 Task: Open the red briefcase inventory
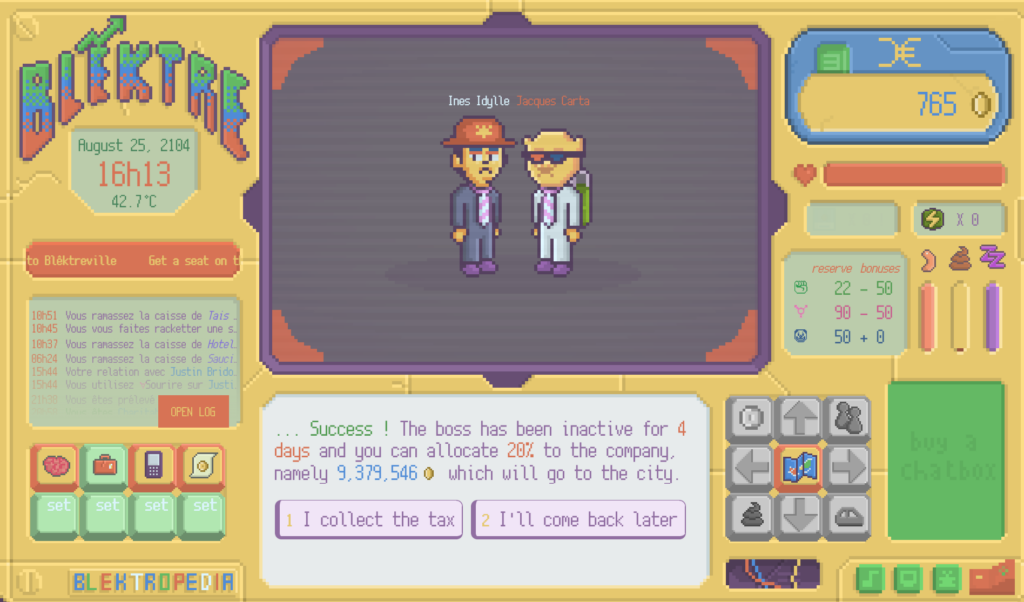coord(105,466)
